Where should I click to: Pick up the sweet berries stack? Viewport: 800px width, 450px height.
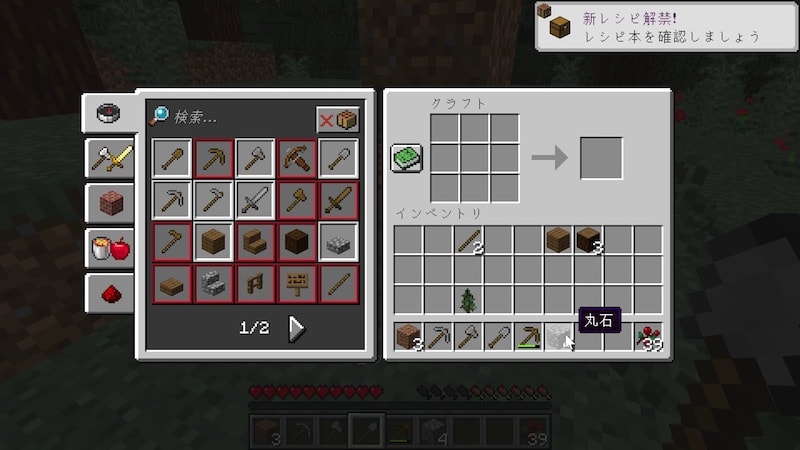coord(648,337)
